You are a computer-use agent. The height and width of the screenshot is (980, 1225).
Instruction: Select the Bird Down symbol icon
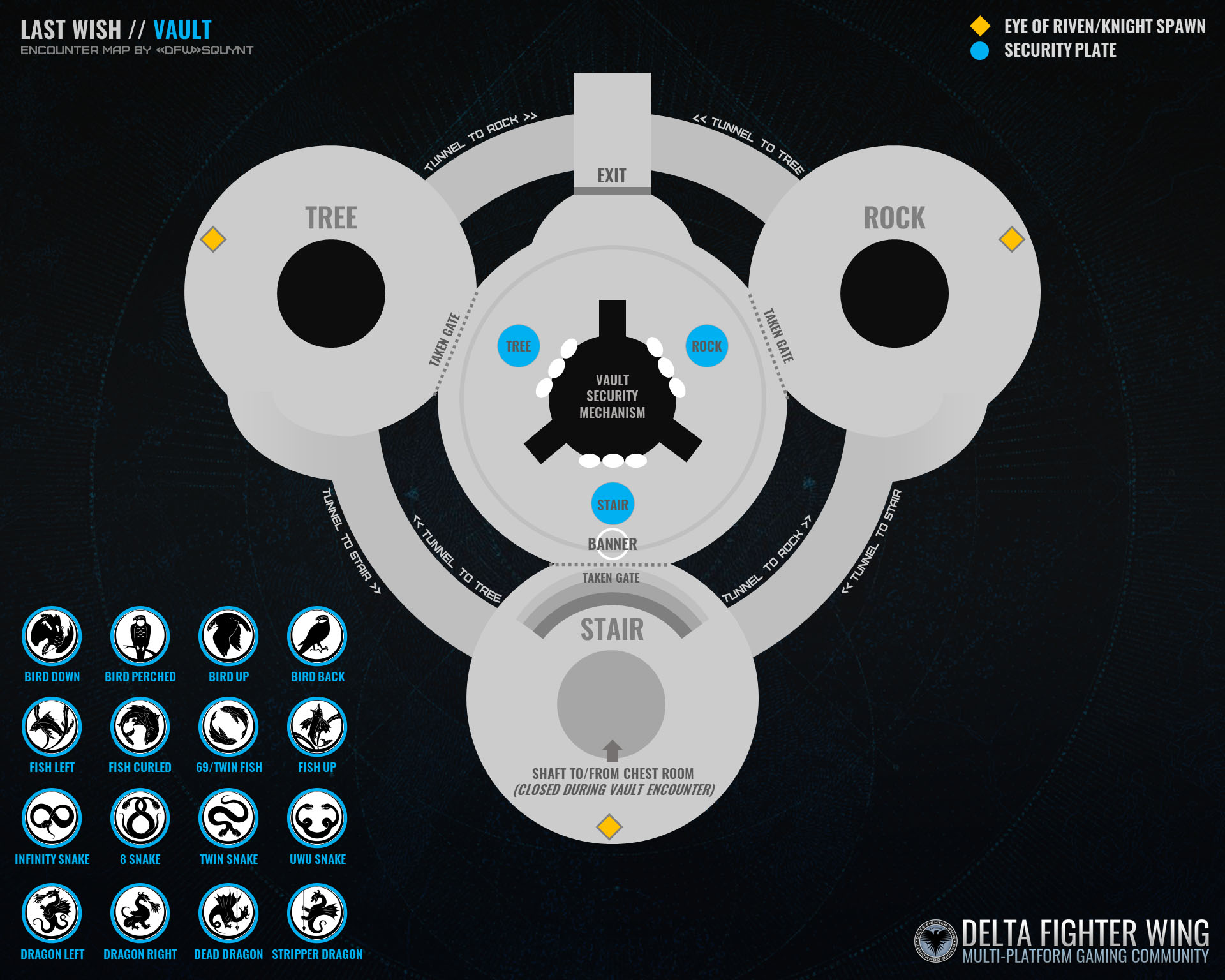tap(52, 636)
